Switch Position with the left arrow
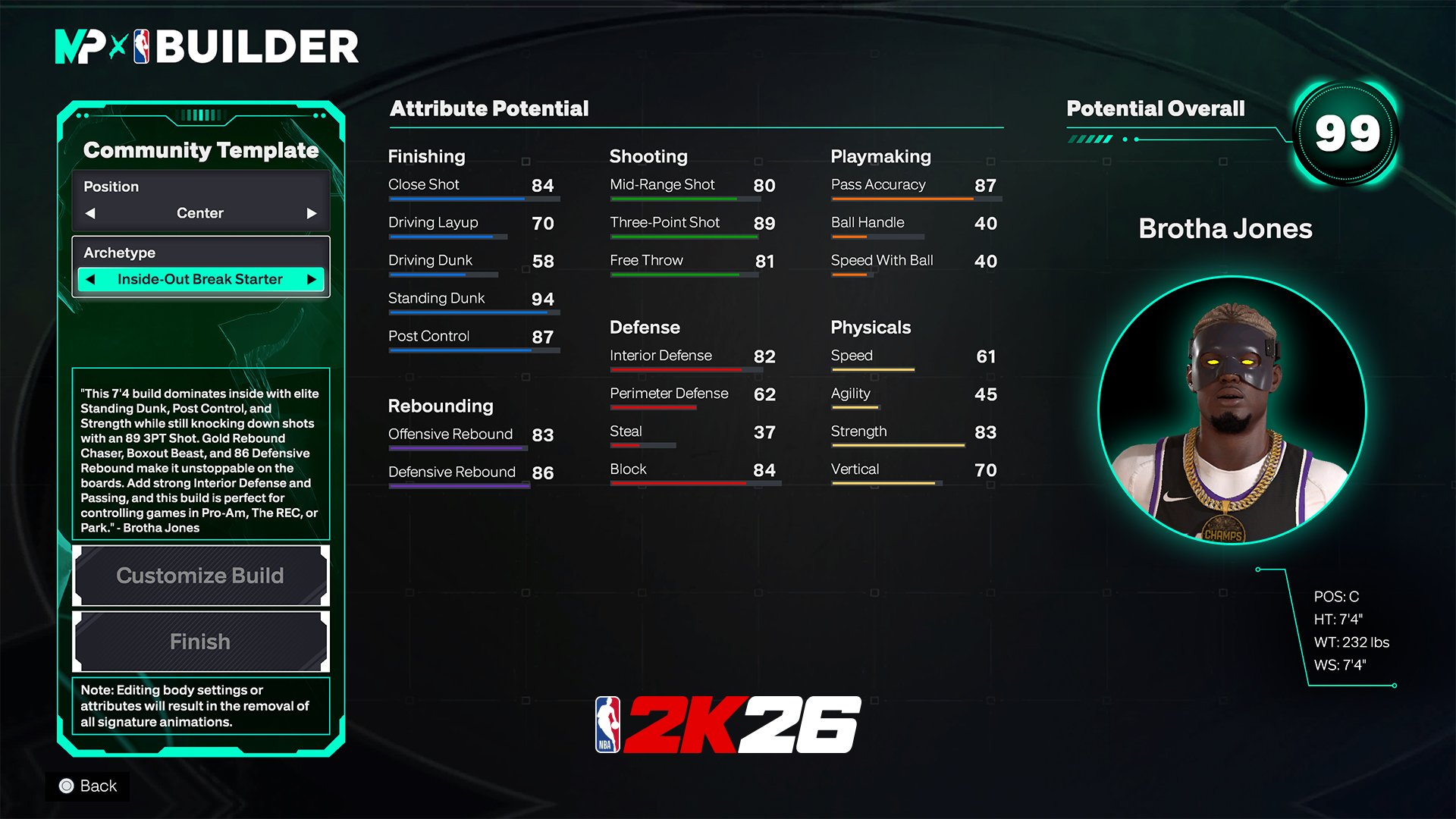 coord(91,213)
